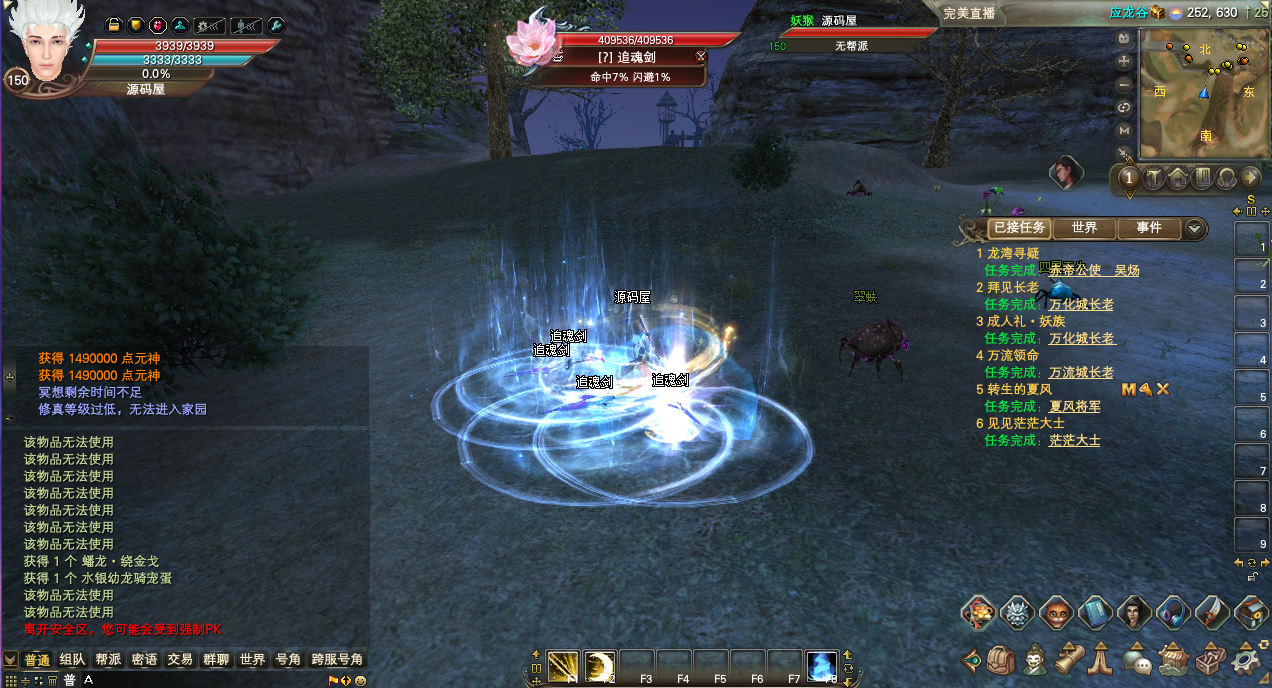Screen dimensions: 1272x688
Task: Open the blue book icon
Action: [x=1097, y=612]
